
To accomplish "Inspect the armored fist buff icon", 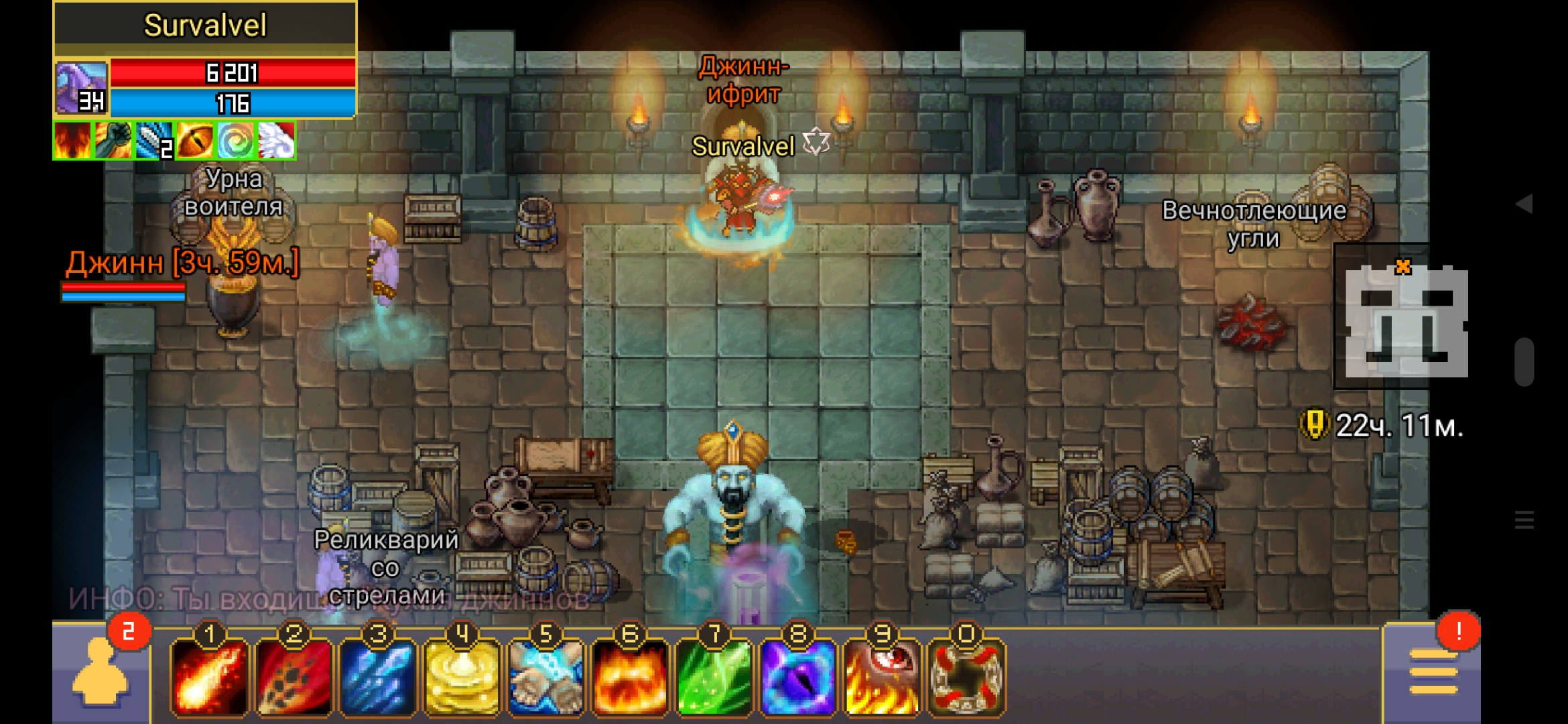I will click(113, 141).
